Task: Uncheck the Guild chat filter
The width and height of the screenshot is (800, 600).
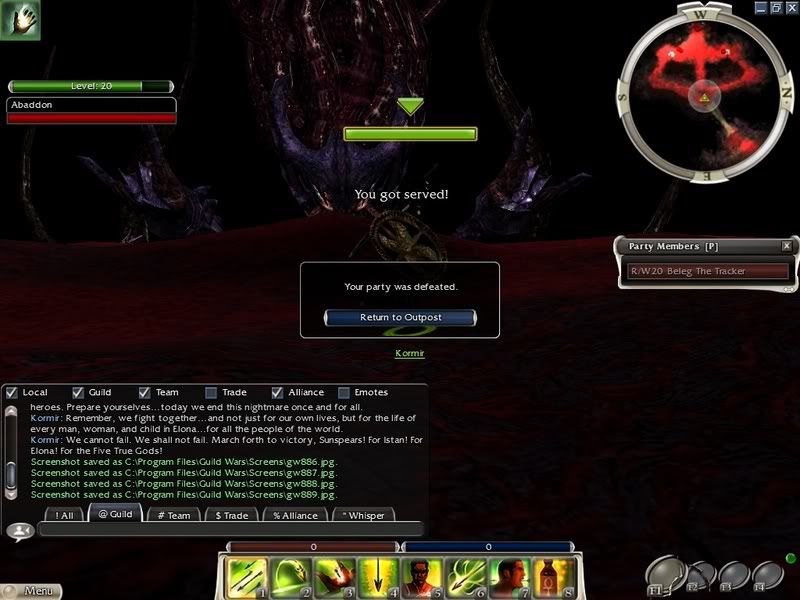Action: pos(78,392)
